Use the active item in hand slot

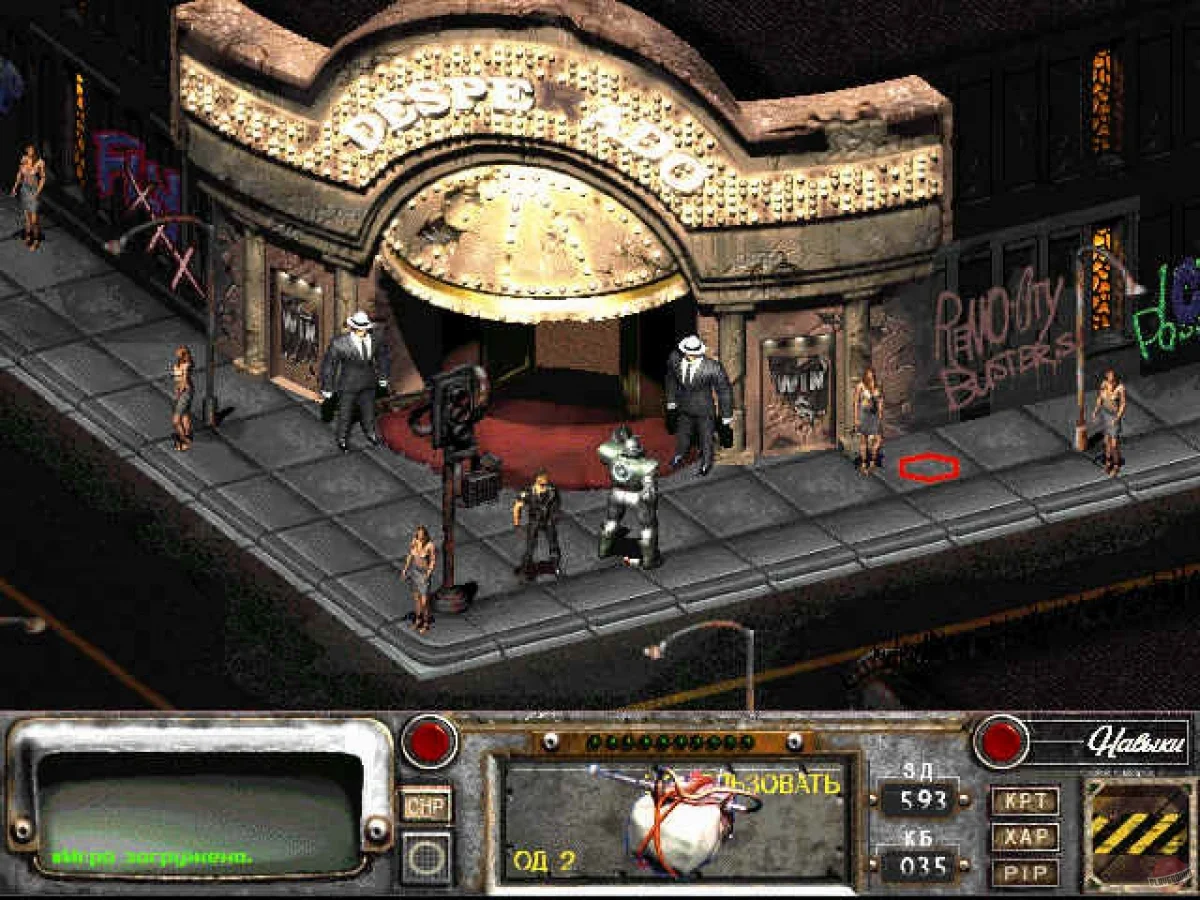pos(674,818)
